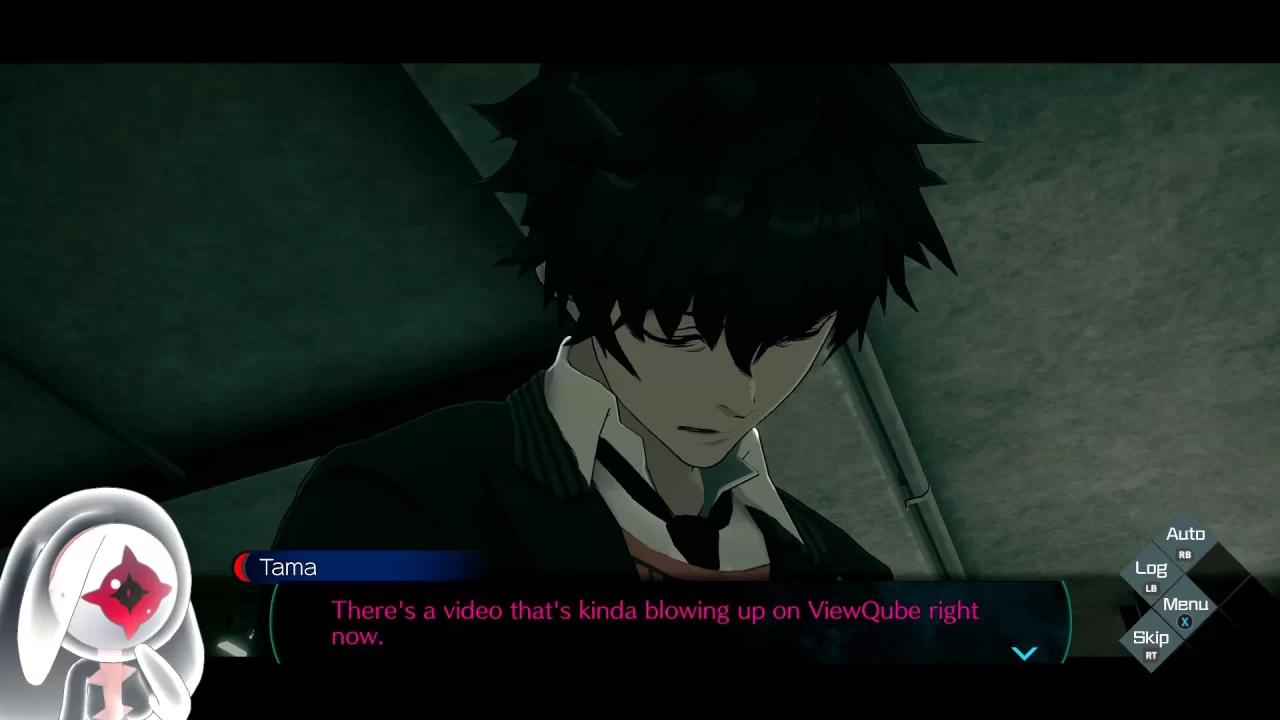This screenshot has width=1280, height=720.
Task: Expand the conversation text with the arrow indicator
Action: point(1024,653)
